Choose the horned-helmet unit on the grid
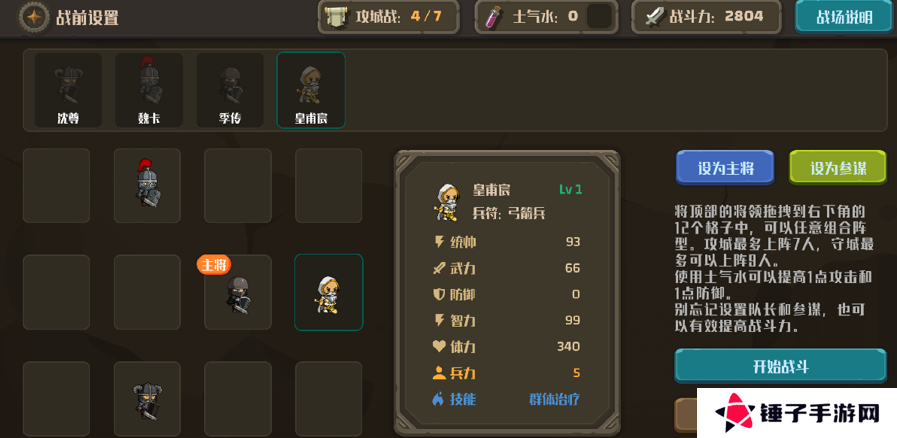Image resolution: width=897 pixels, height=438 pixels. click(147, 400)
